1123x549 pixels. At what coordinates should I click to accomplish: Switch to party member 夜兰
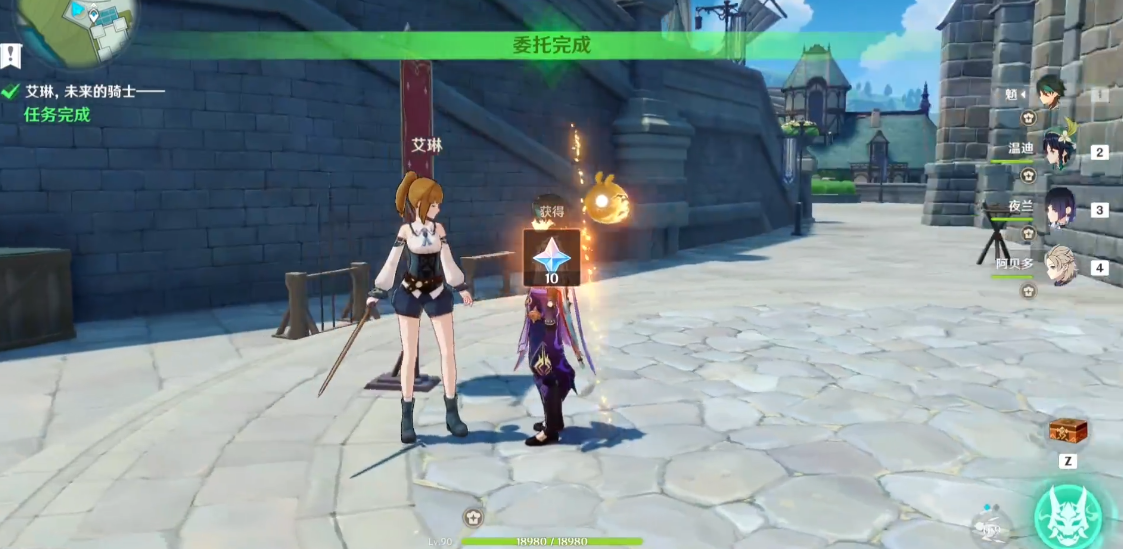(1059, 209)
